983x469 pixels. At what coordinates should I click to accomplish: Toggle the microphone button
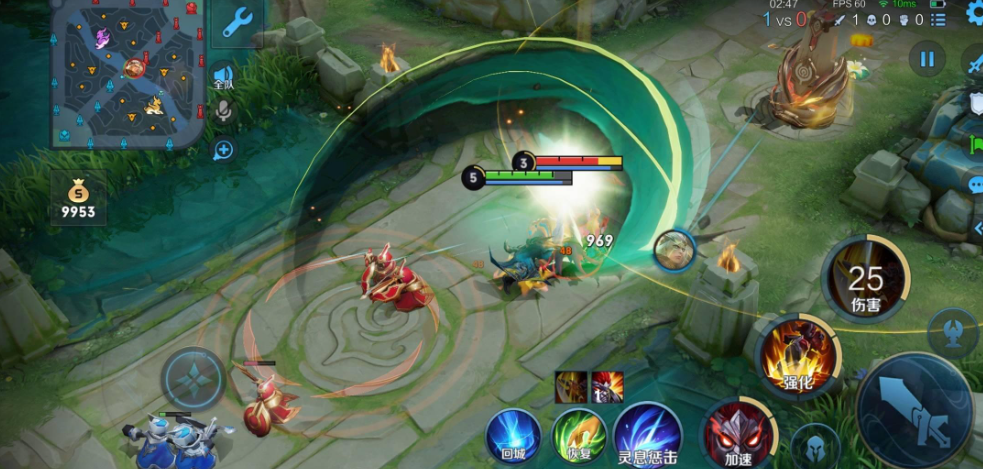coord(223,113)
